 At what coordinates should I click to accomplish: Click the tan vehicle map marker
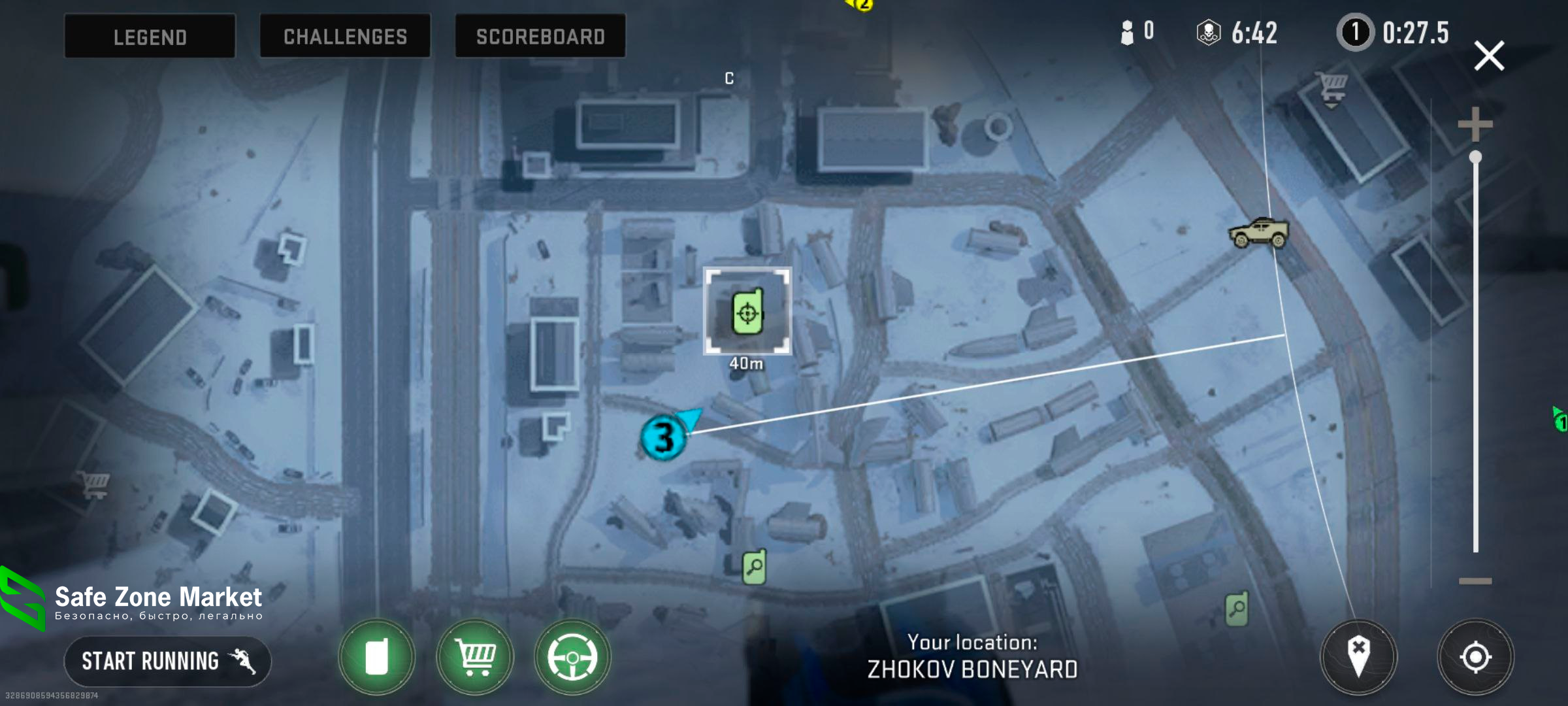point(1258,233)
